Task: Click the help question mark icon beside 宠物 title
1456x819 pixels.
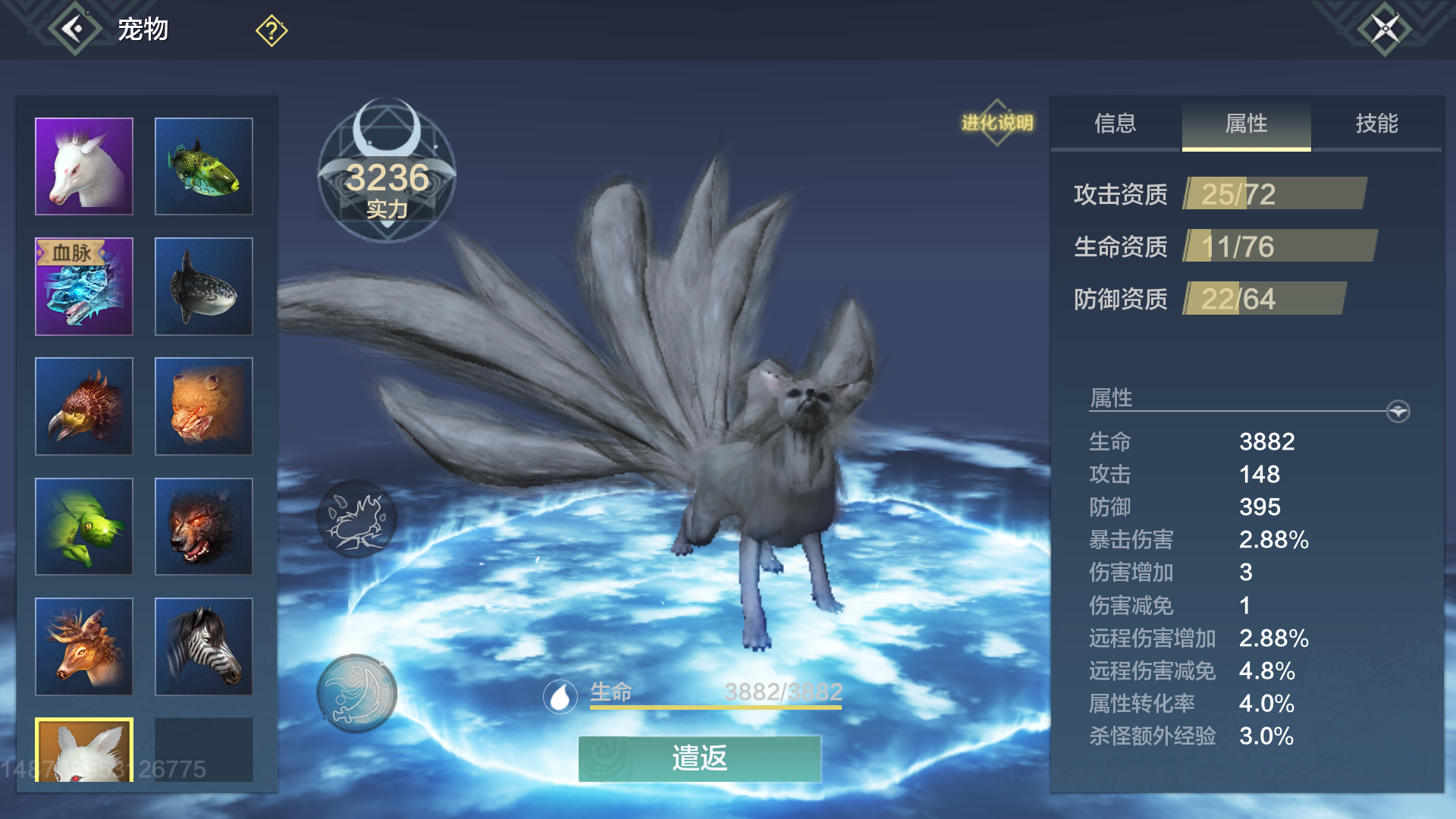Action: 271,30
